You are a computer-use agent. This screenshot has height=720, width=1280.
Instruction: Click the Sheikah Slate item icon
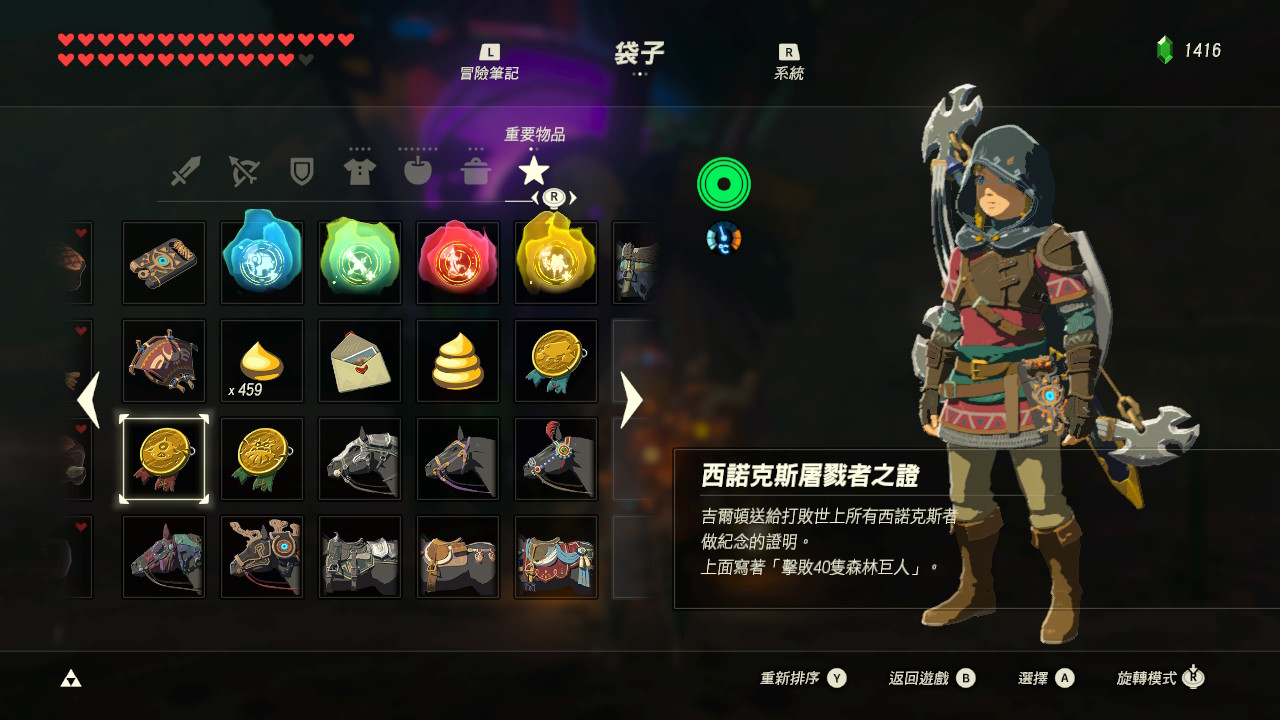(x=163, y=263)
